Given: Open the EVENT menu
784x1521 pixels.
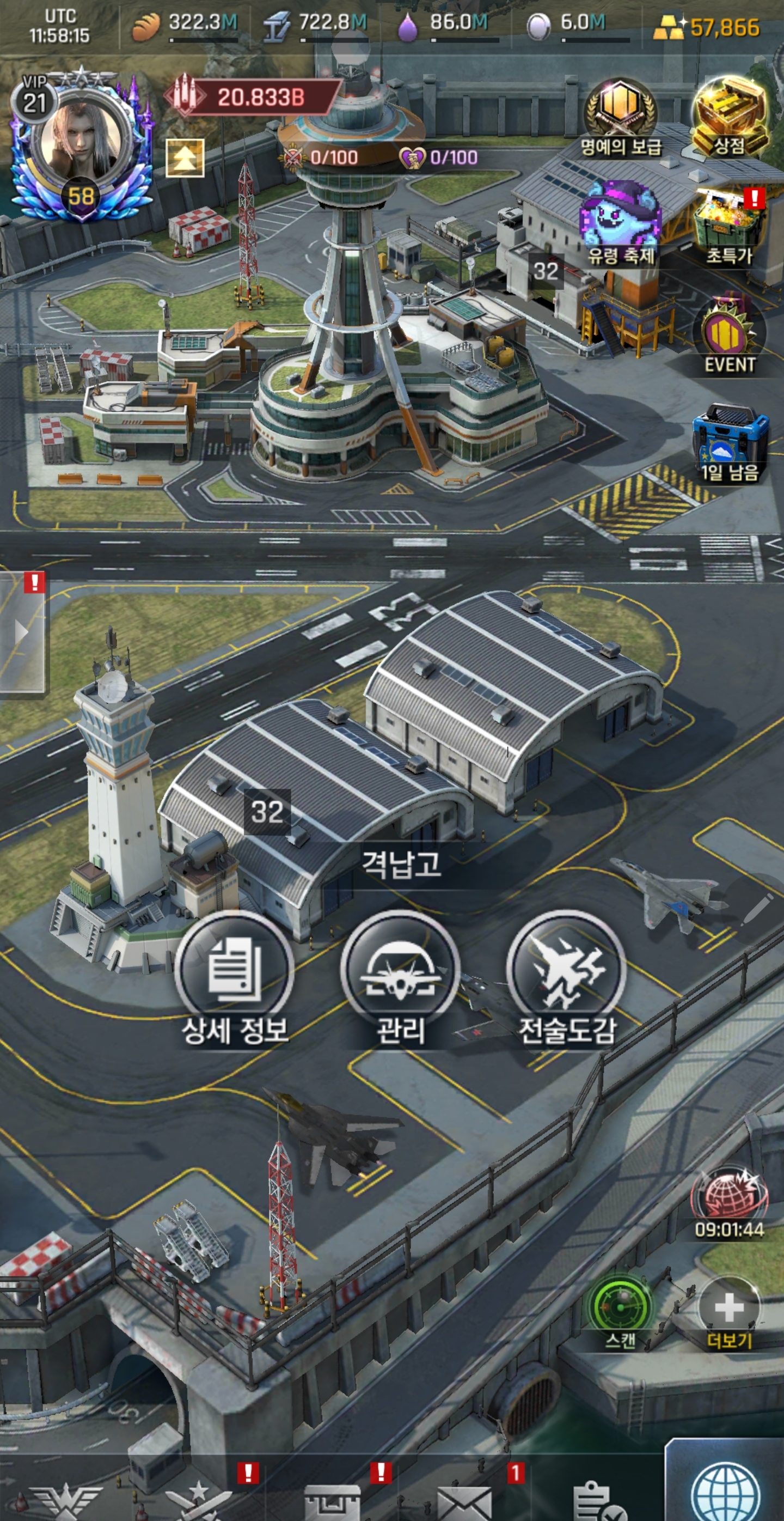Looking at the screenshot, I should click(729, 336).
